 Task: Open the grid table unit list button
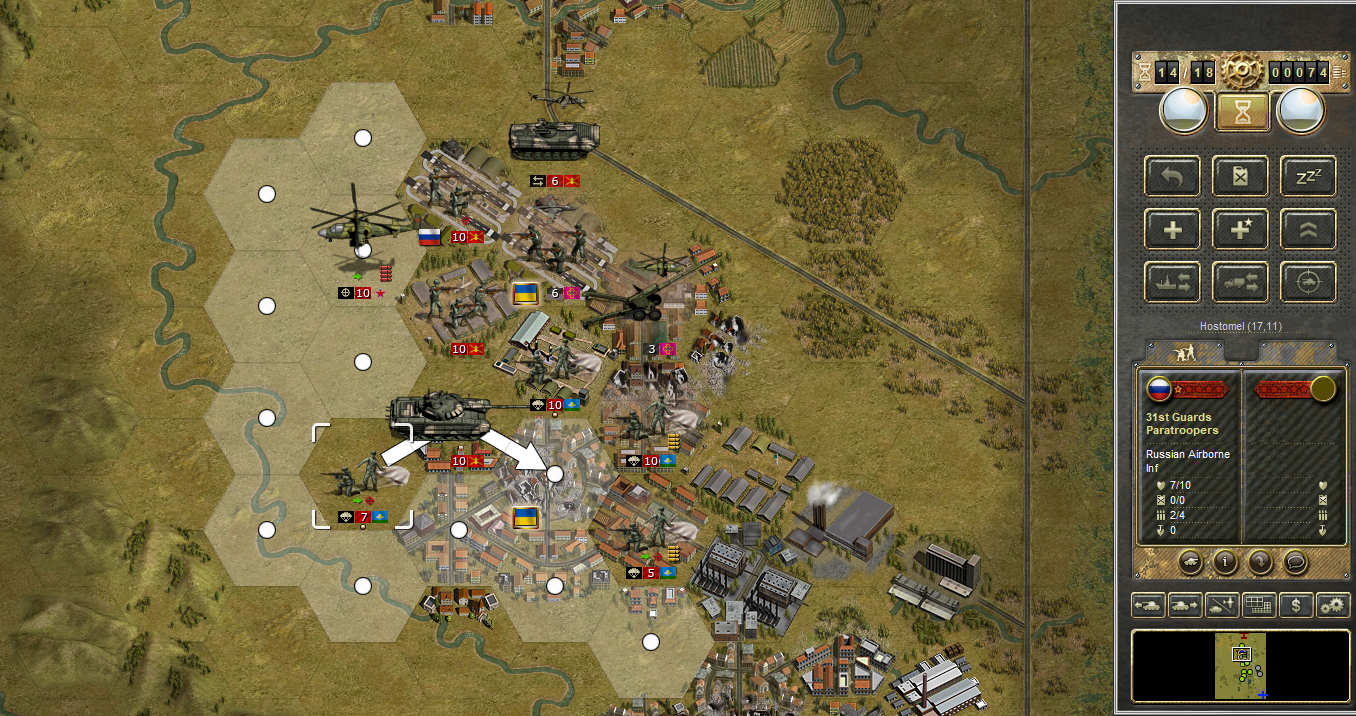point(1258,605)
